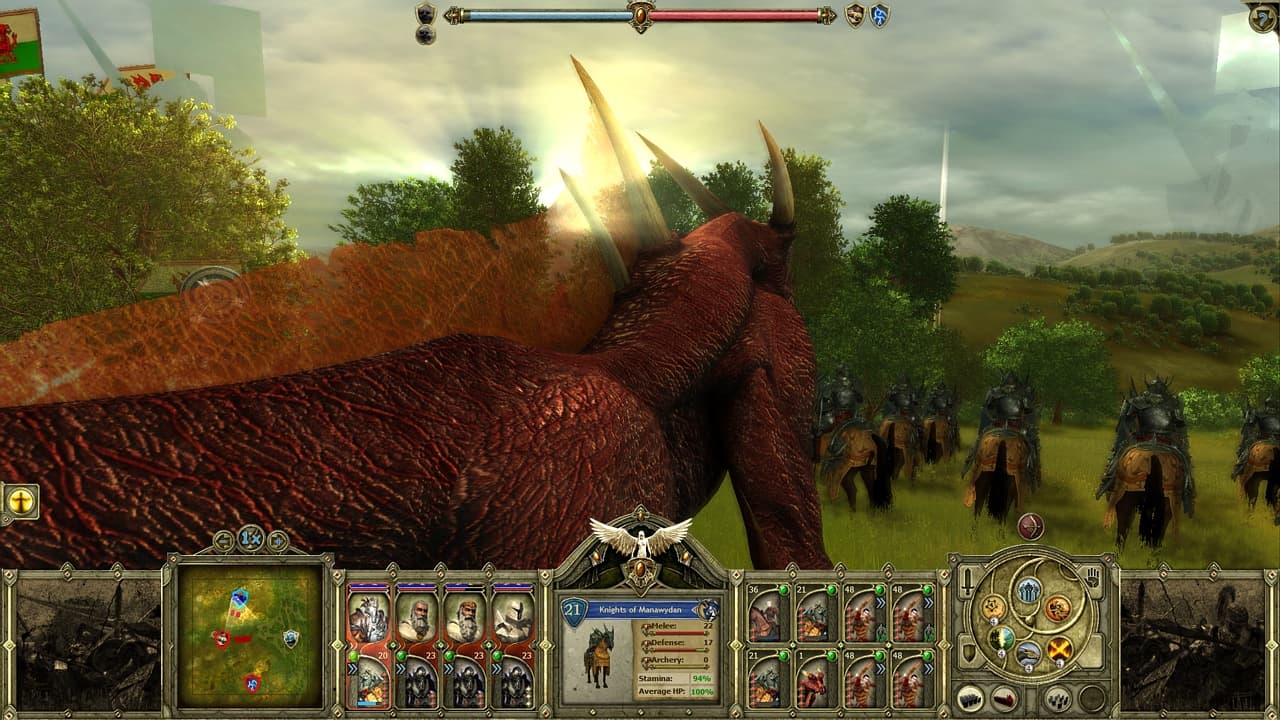The height and width of the screenshot is (720, 1280).
Task: Expand the chevron under the bearded hero portrait
Action: [401, 668]
